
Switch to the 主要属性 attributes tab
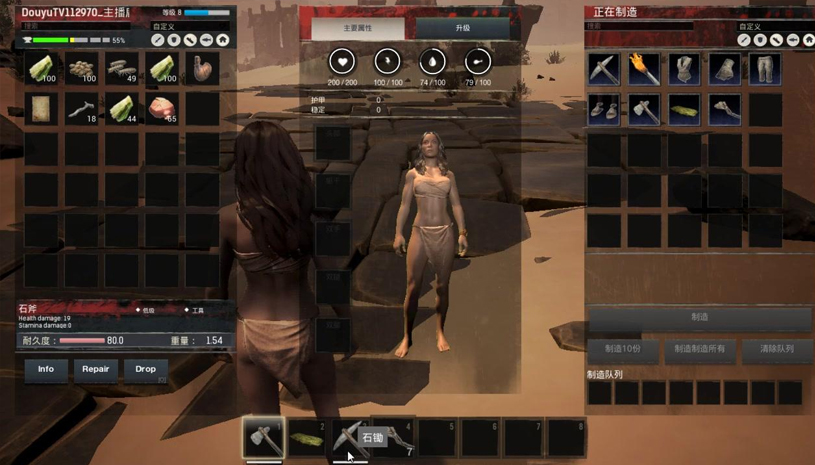tap(357, 28)
